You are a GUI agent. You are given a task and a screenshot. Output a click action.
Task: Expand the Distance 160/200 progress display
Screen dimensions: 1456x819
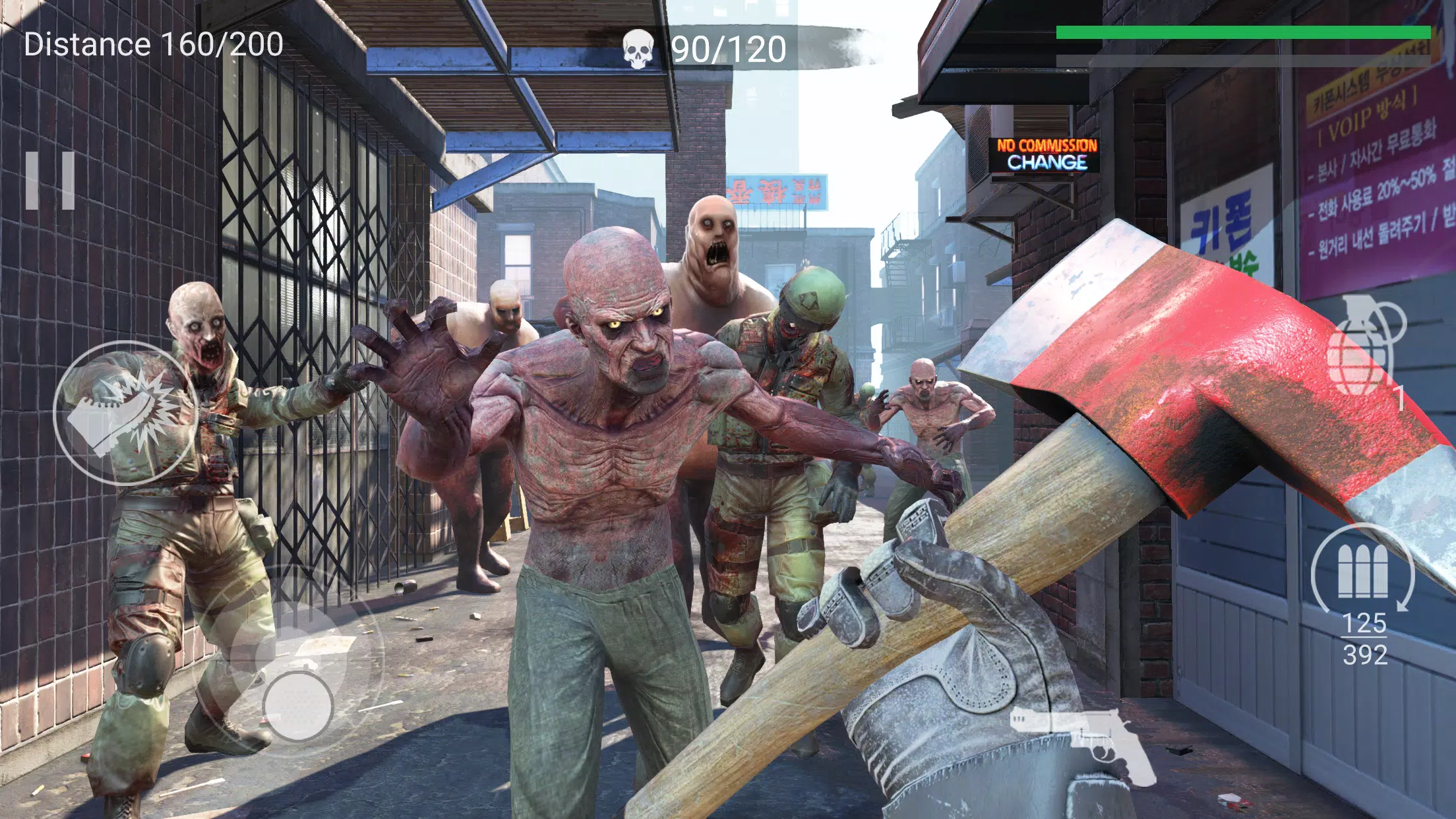pyautogui.click(x=153, y=45)
